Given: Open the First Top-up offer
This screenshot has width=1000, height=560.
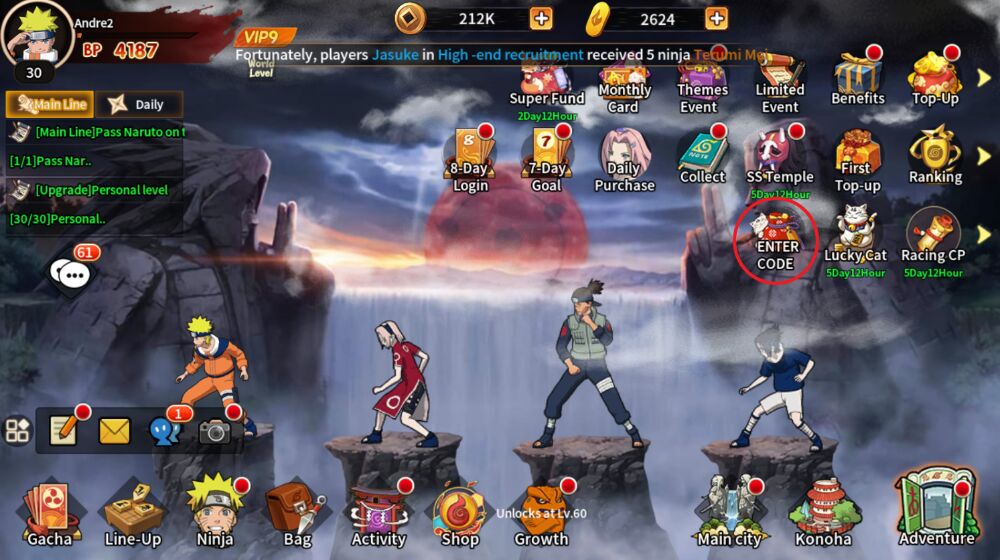Looking at the screenshot, I should pyautogui.click(x=858, y=160).
